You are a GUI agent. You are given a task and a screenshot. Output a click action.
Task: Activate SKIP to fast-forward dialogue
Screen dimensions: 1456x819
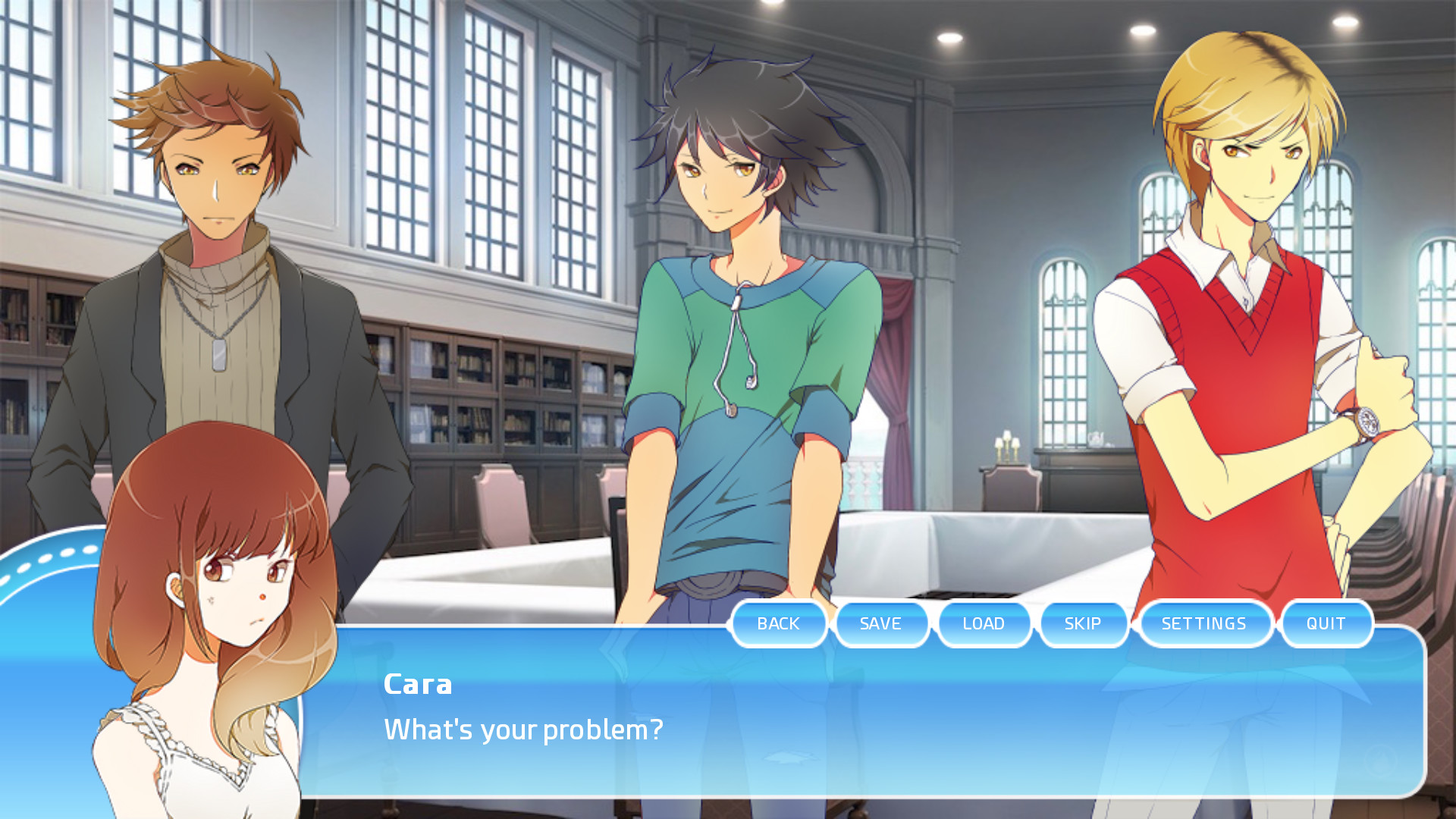click(1083, 623)
